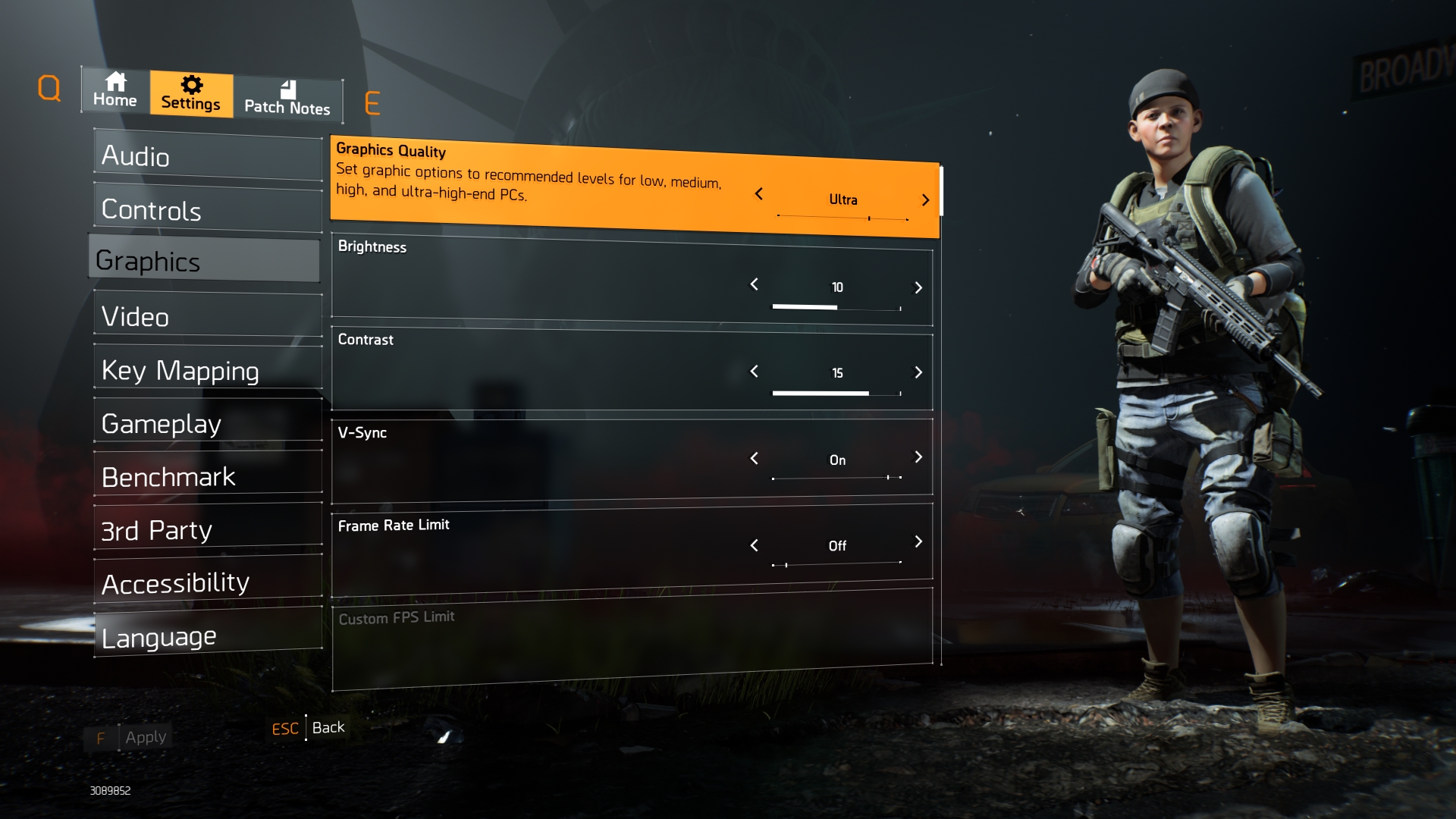The height and width of the screenshot is (819, 1456).
Task: Choose the Video settings category
Action: tap(208, 316)
